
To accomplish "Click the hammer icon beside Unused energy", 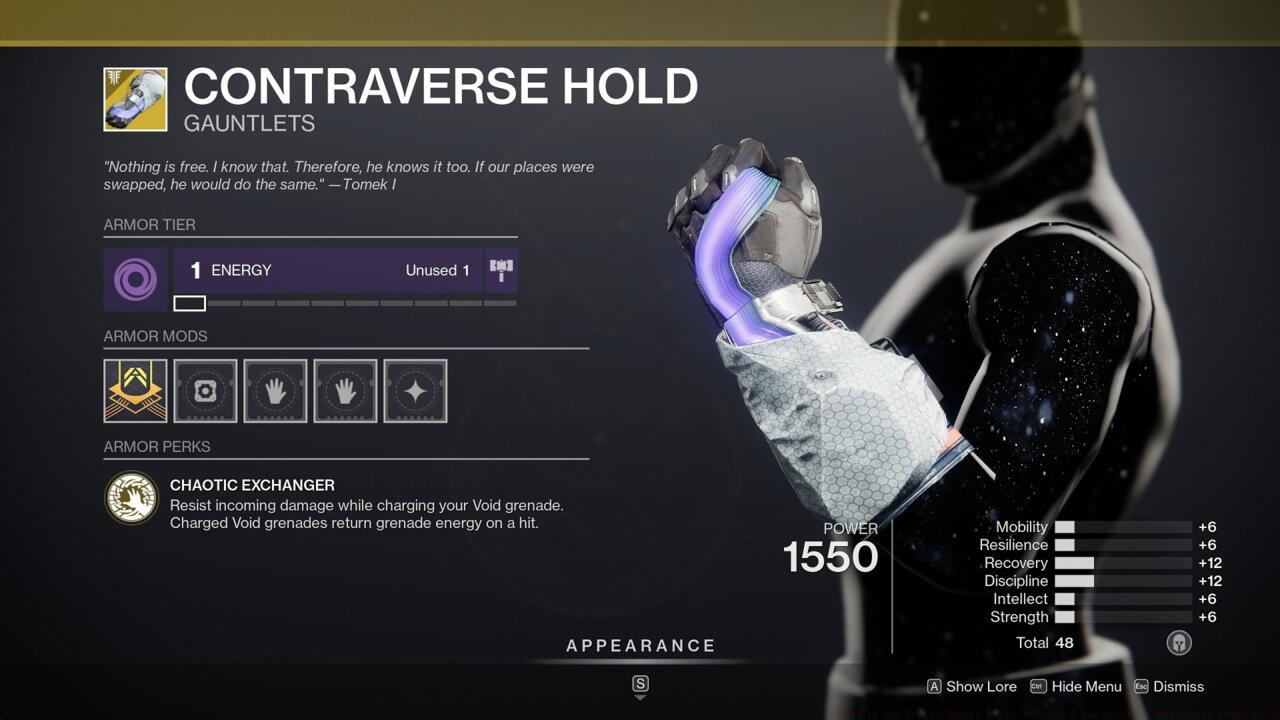I will click(x=502, y=269).
